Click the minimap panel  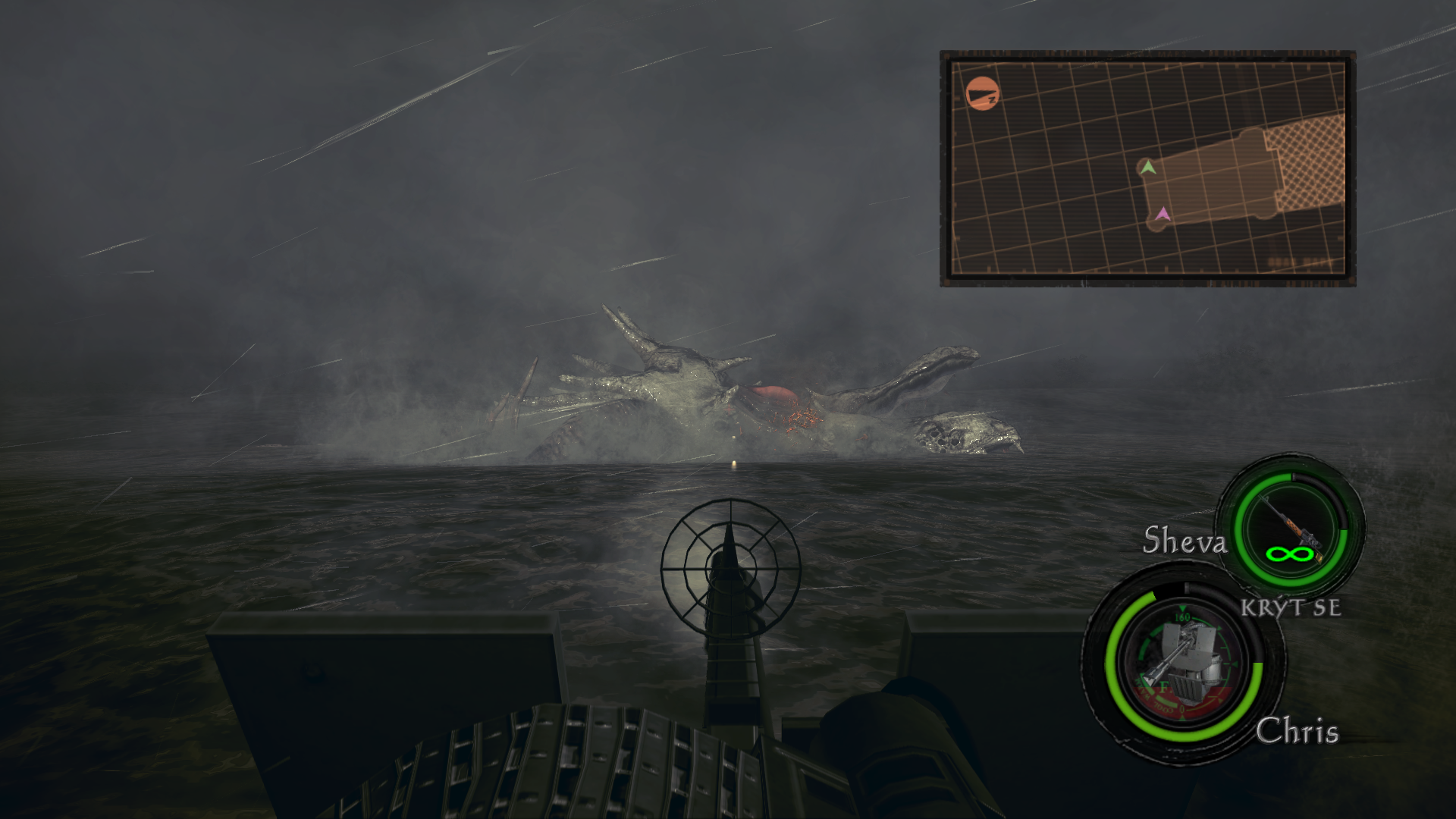1147,168
